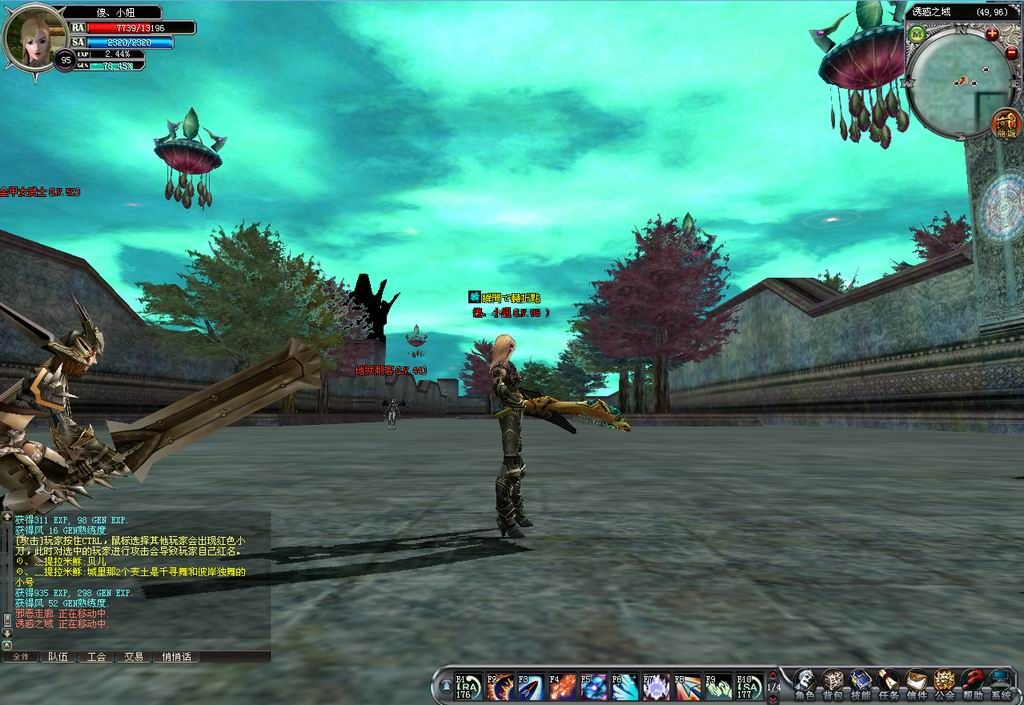
Task: Switch to the 队伍 party chat tab
Action: [58, 657]
